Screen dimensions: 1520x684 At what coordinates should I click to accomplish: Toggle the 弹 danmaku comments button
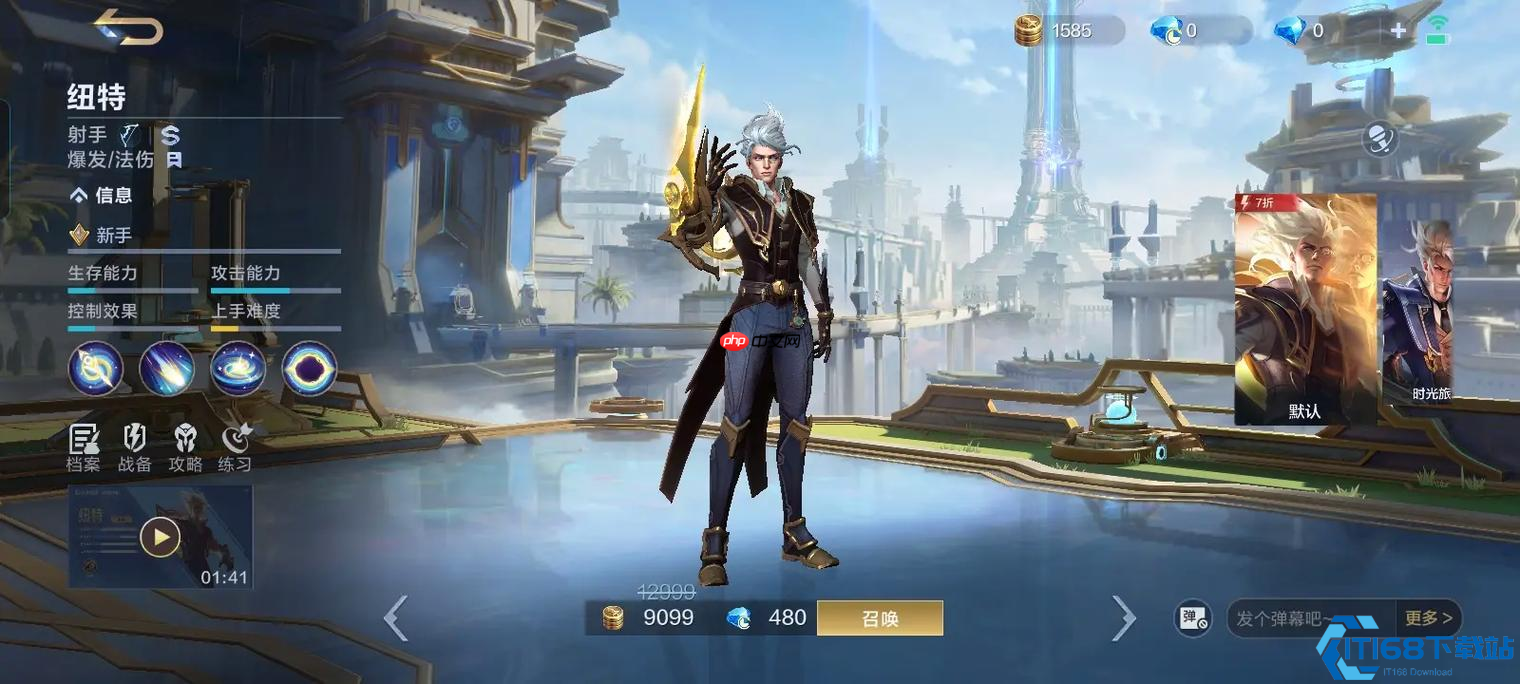(x=1191, y=619)
